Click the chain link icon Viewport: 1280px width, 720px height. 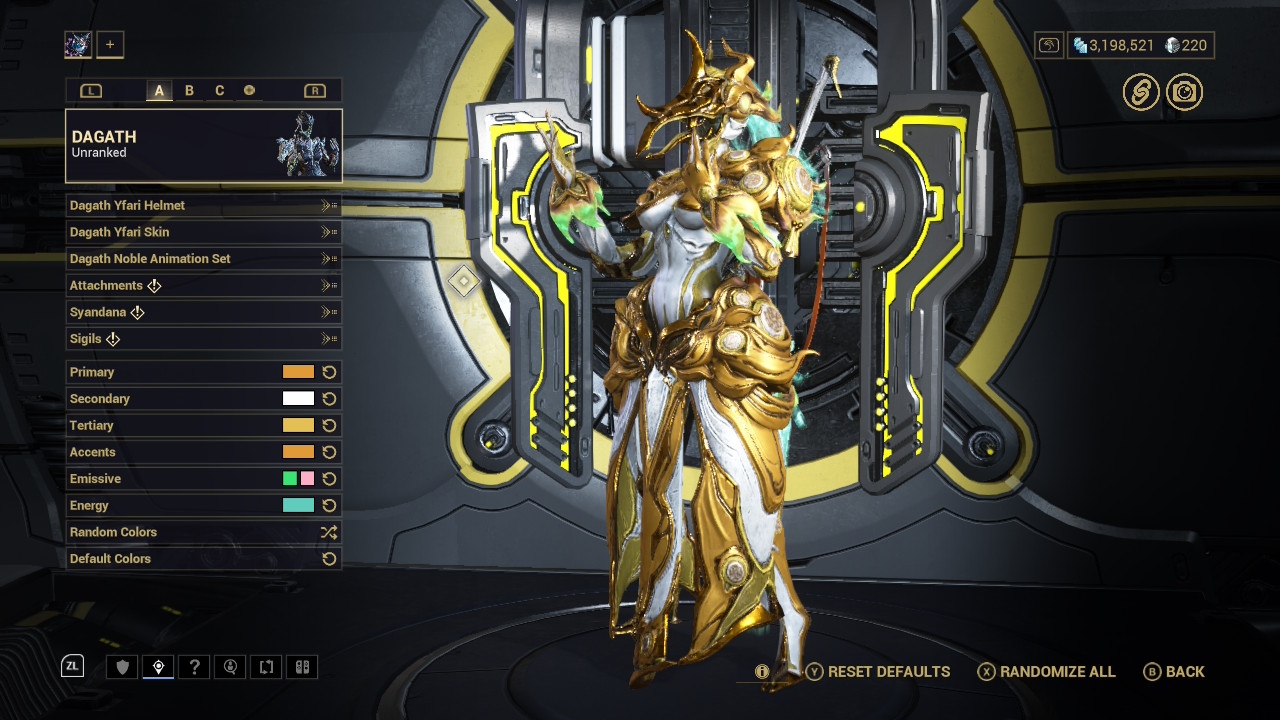1140,92
